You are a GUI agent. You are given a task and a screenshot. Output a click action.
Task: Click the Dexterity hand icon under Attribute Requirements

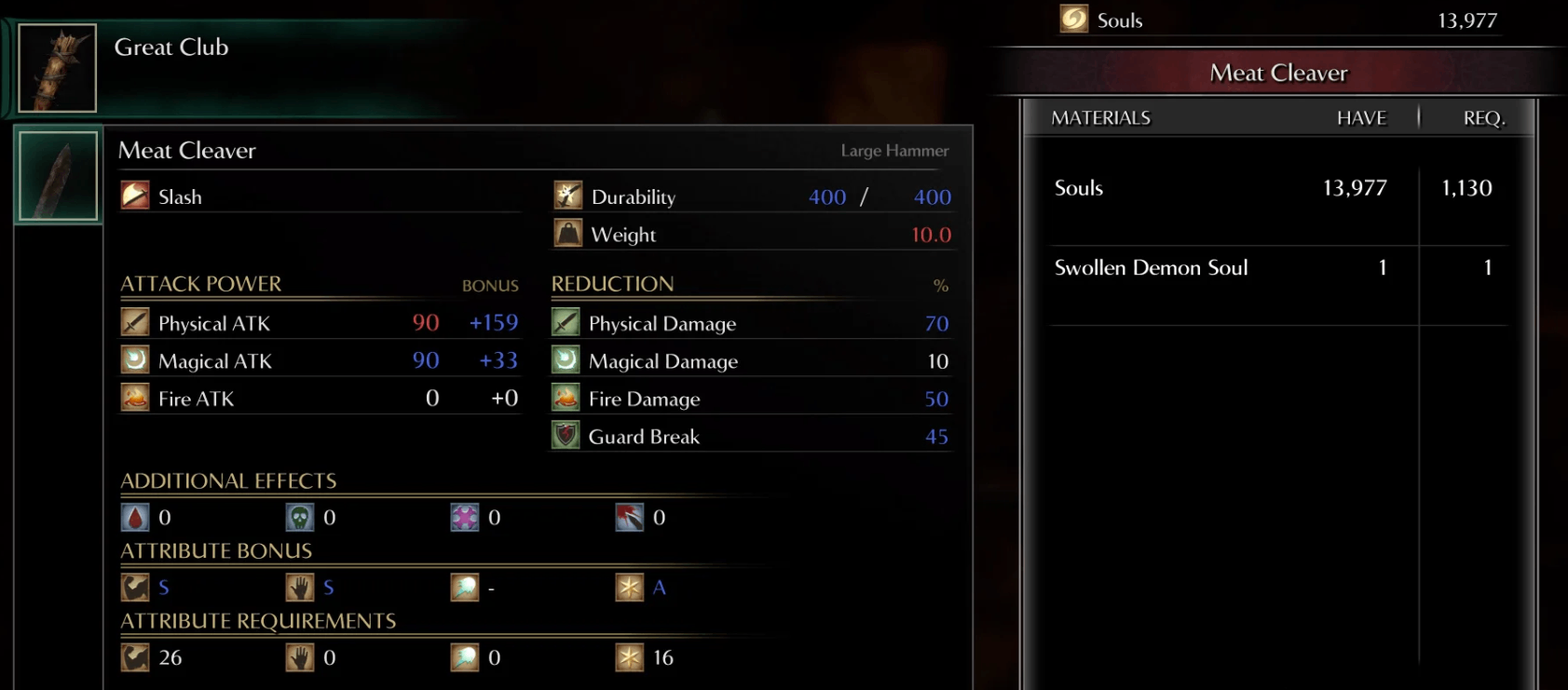click(x=299, y=656)
